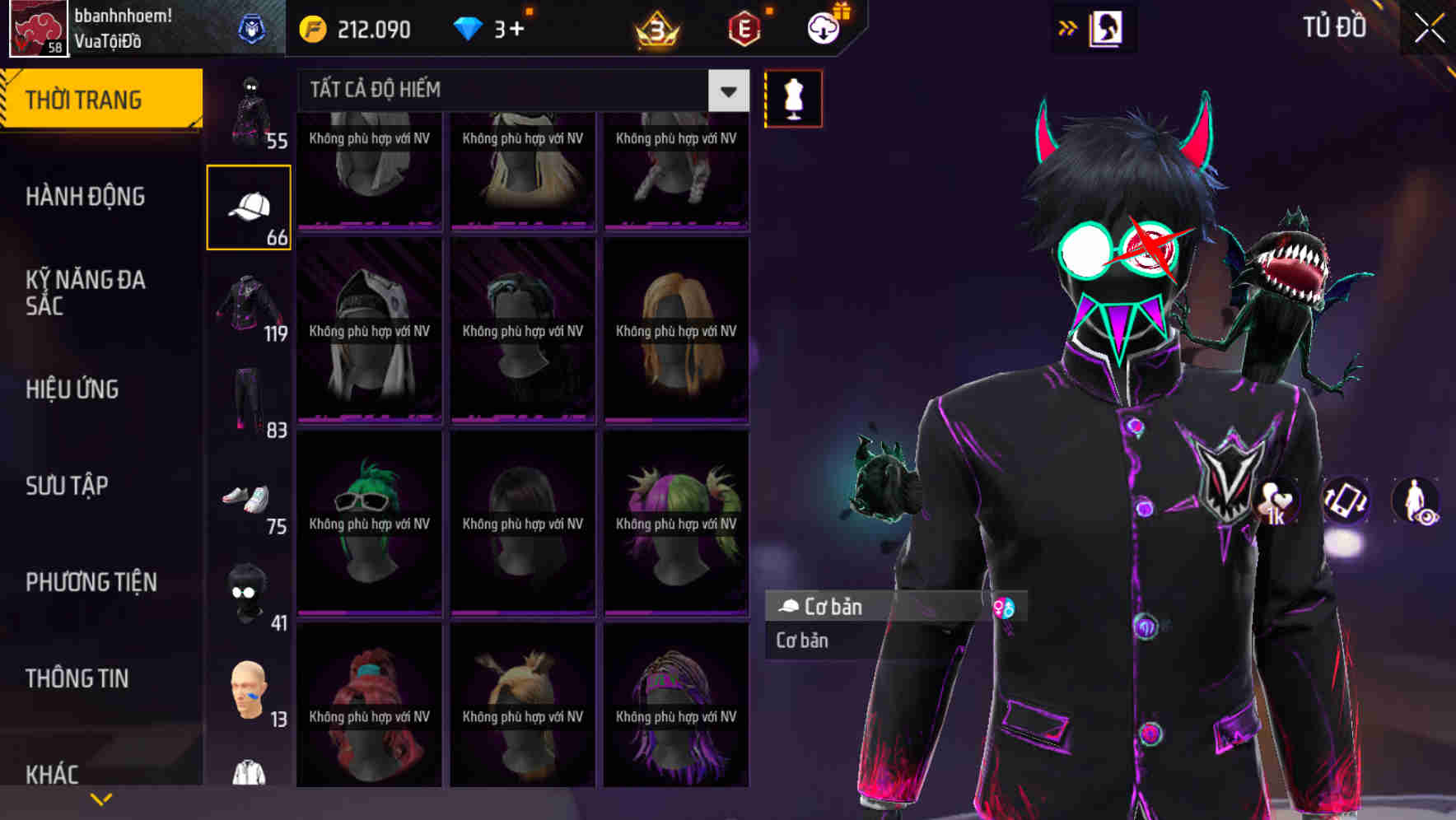Select the cap category icon
This screenshot has width=1456, height=820.
[x=250, y=204]
